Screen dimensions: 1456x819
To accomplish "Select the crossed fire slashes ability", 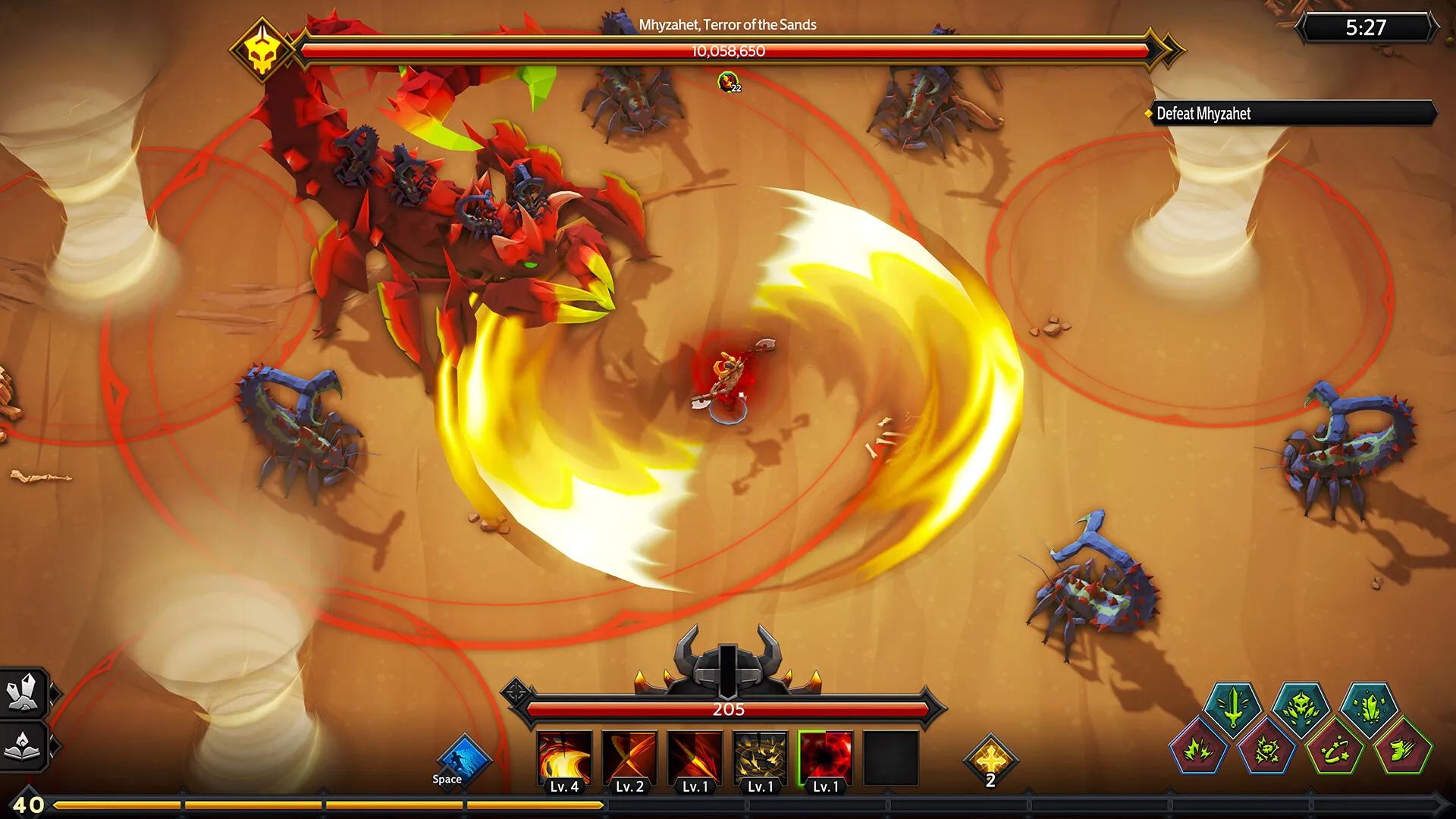I will click(629, 758).
